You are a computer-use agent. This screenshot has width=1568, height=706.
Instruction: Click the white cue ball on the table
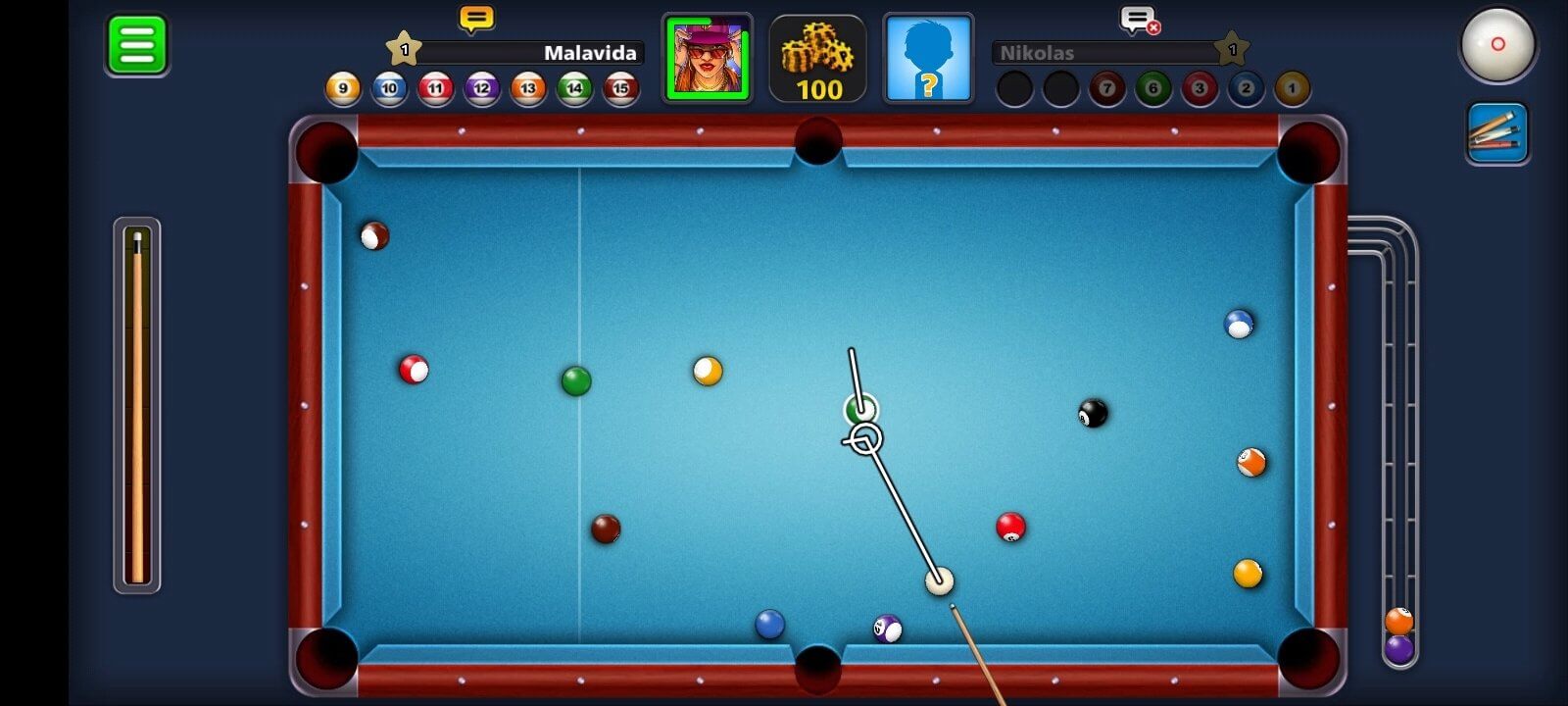pos(939,582)
